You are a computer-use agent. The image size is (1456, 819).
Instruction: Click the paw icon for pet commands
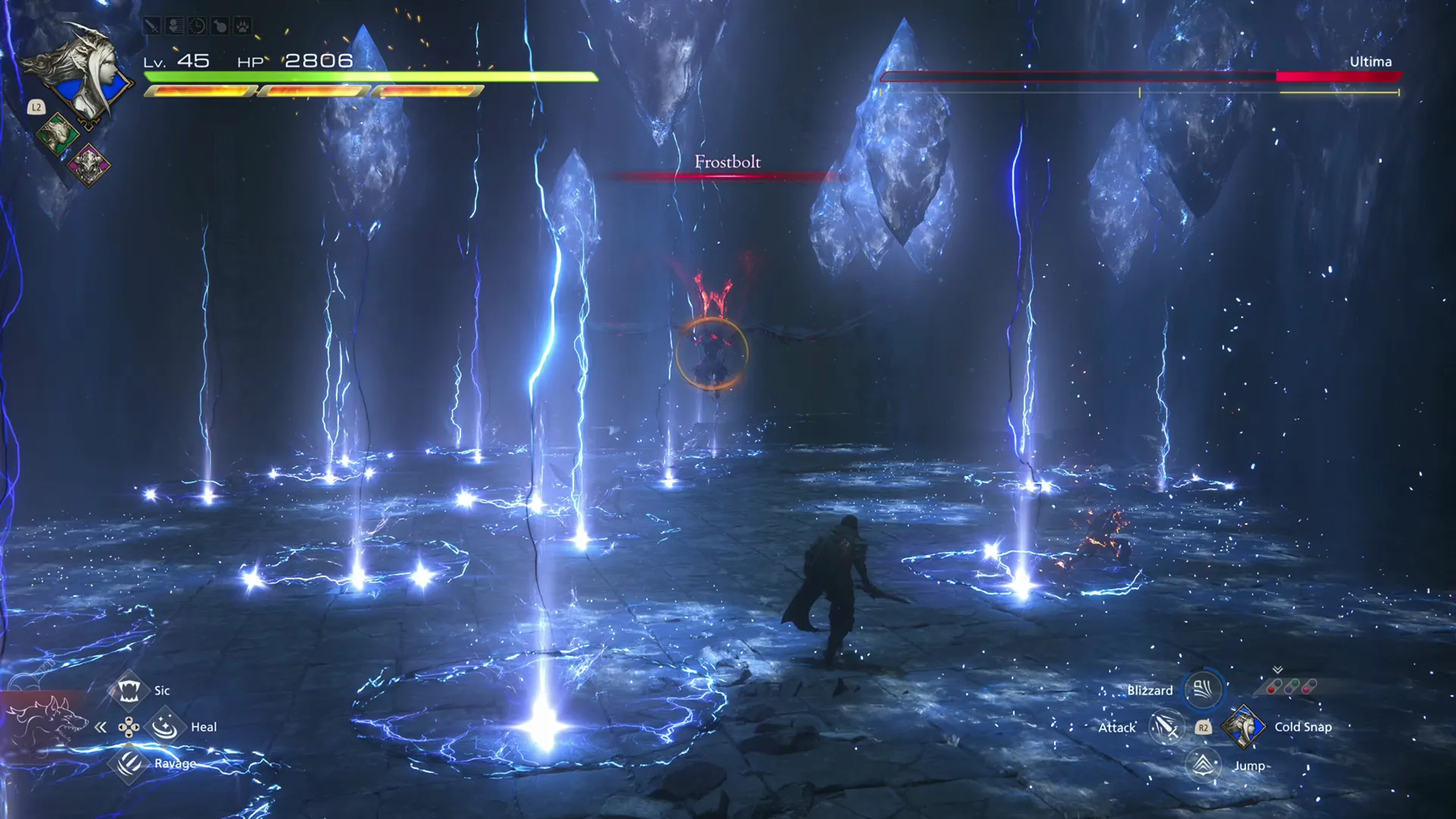242,26
